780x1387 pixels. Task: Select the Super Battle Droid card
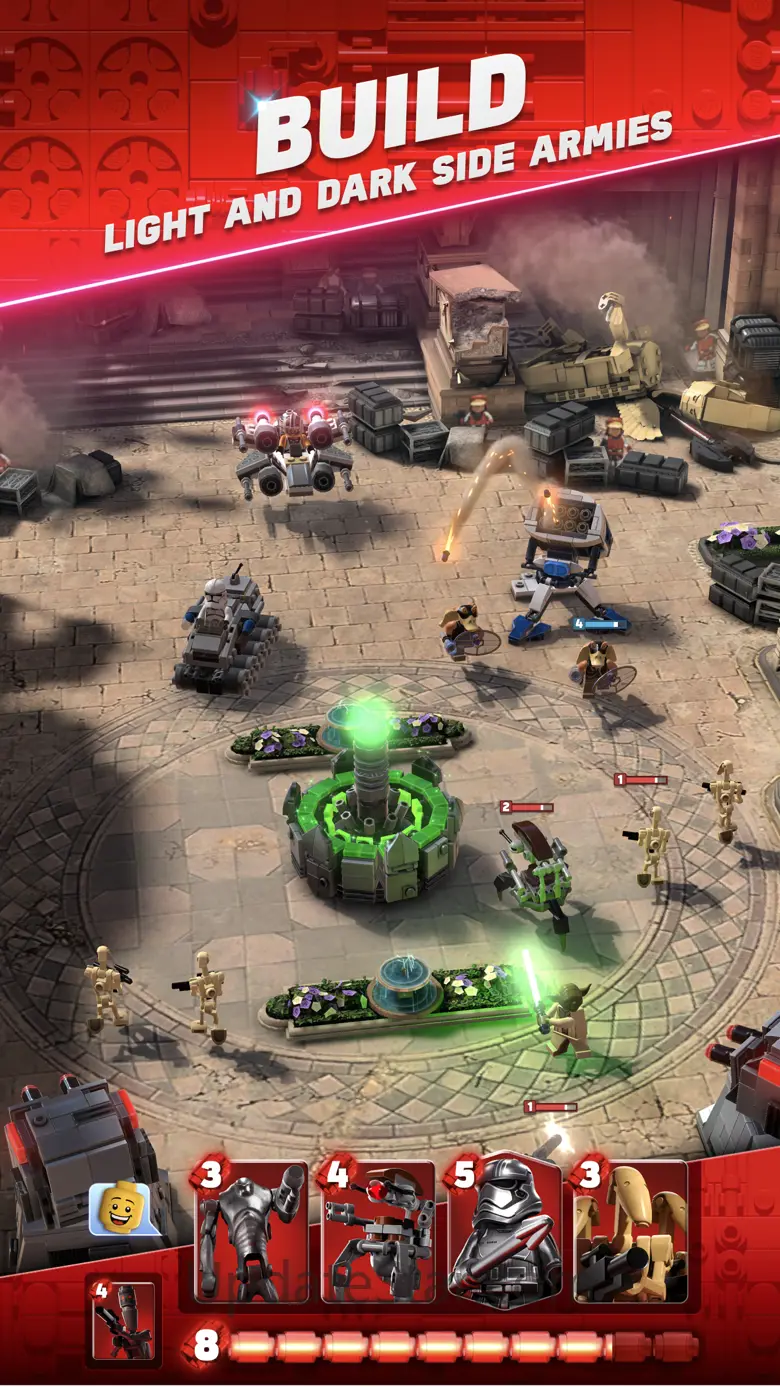[251, 1232]
